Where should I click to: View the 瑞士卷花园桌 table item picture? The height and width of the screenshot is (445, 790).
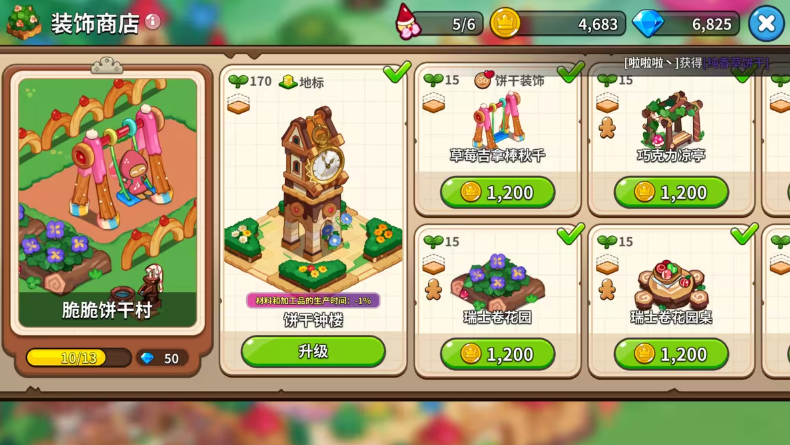click(x=672, y=282)
